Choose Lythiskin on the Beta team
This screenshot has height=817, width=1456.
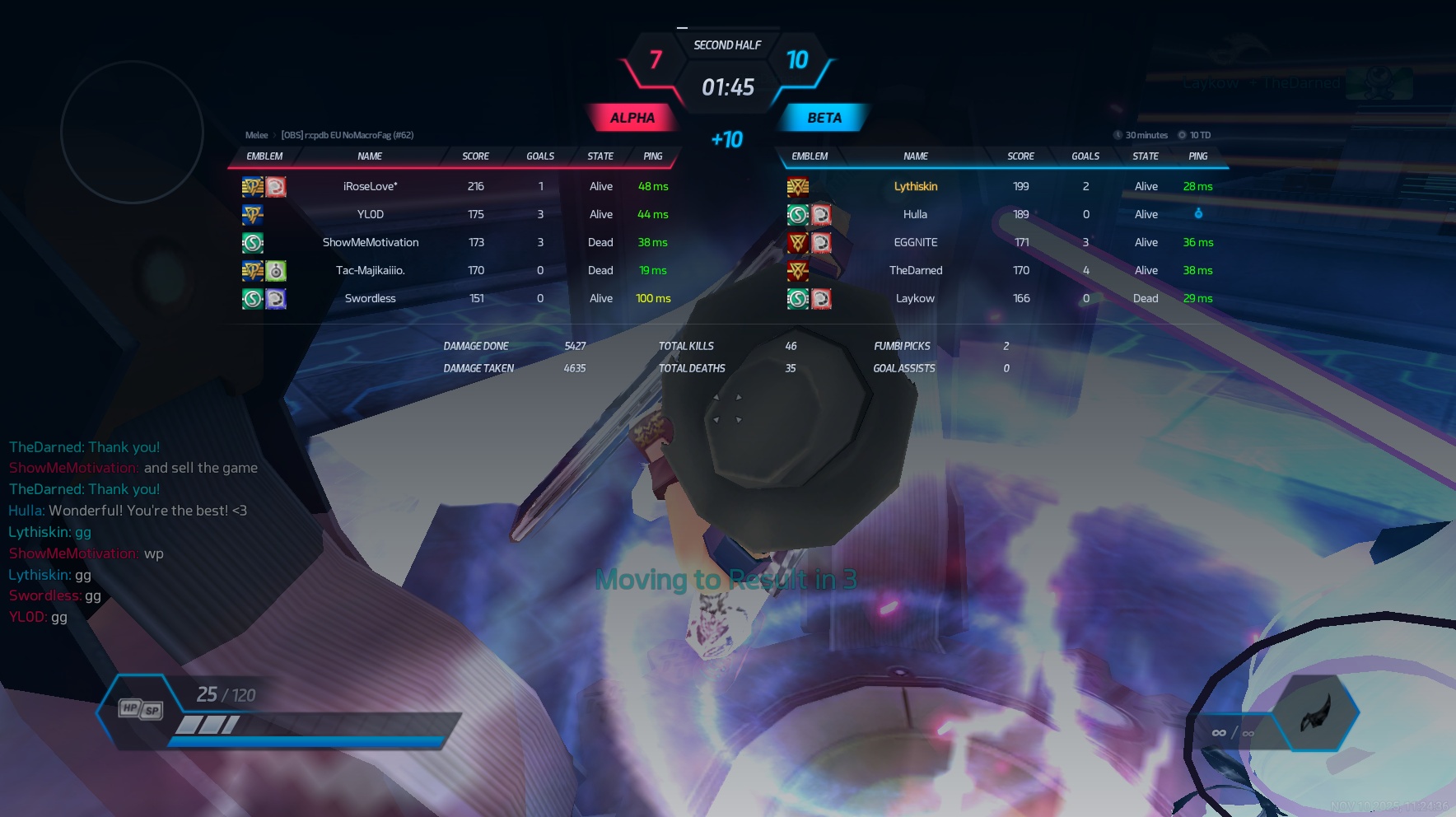pos(915,186)
